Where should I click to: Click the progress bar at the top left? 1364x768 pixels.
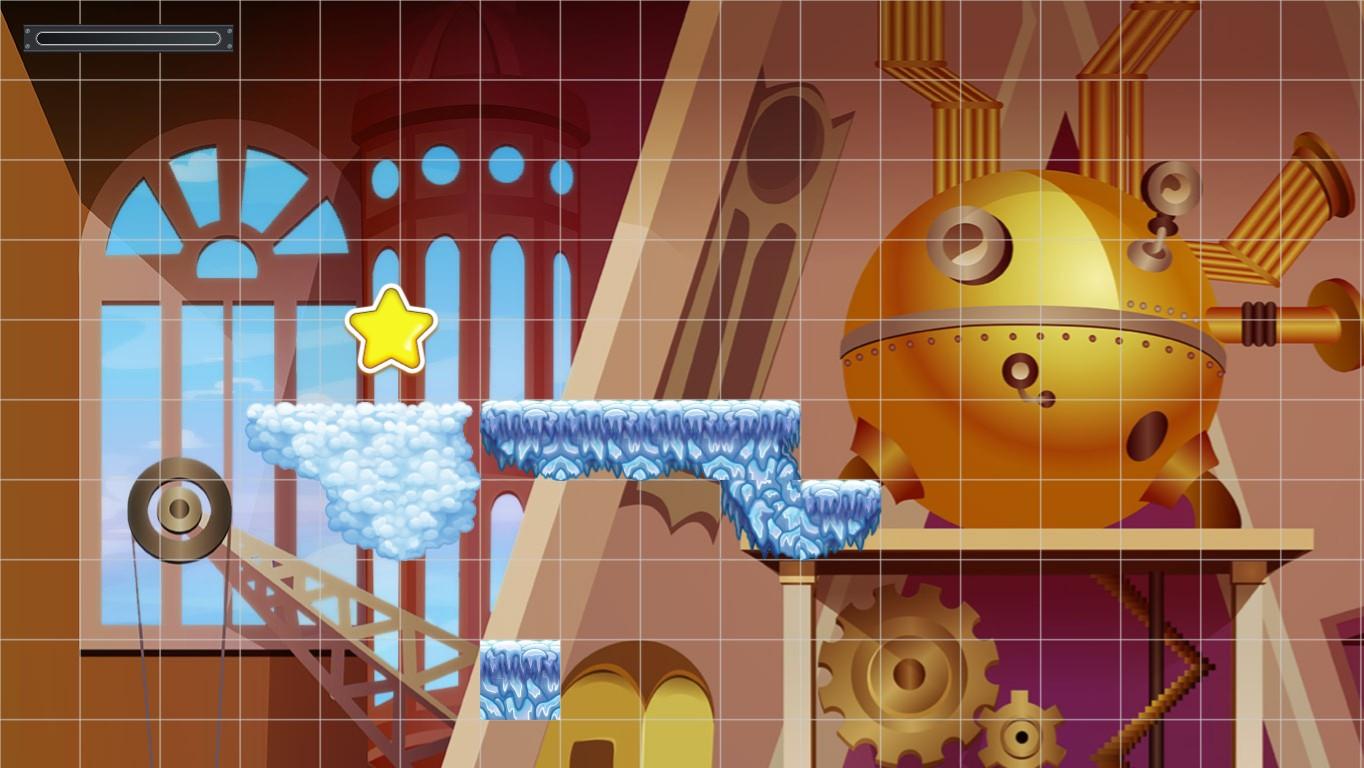(128, 38)
